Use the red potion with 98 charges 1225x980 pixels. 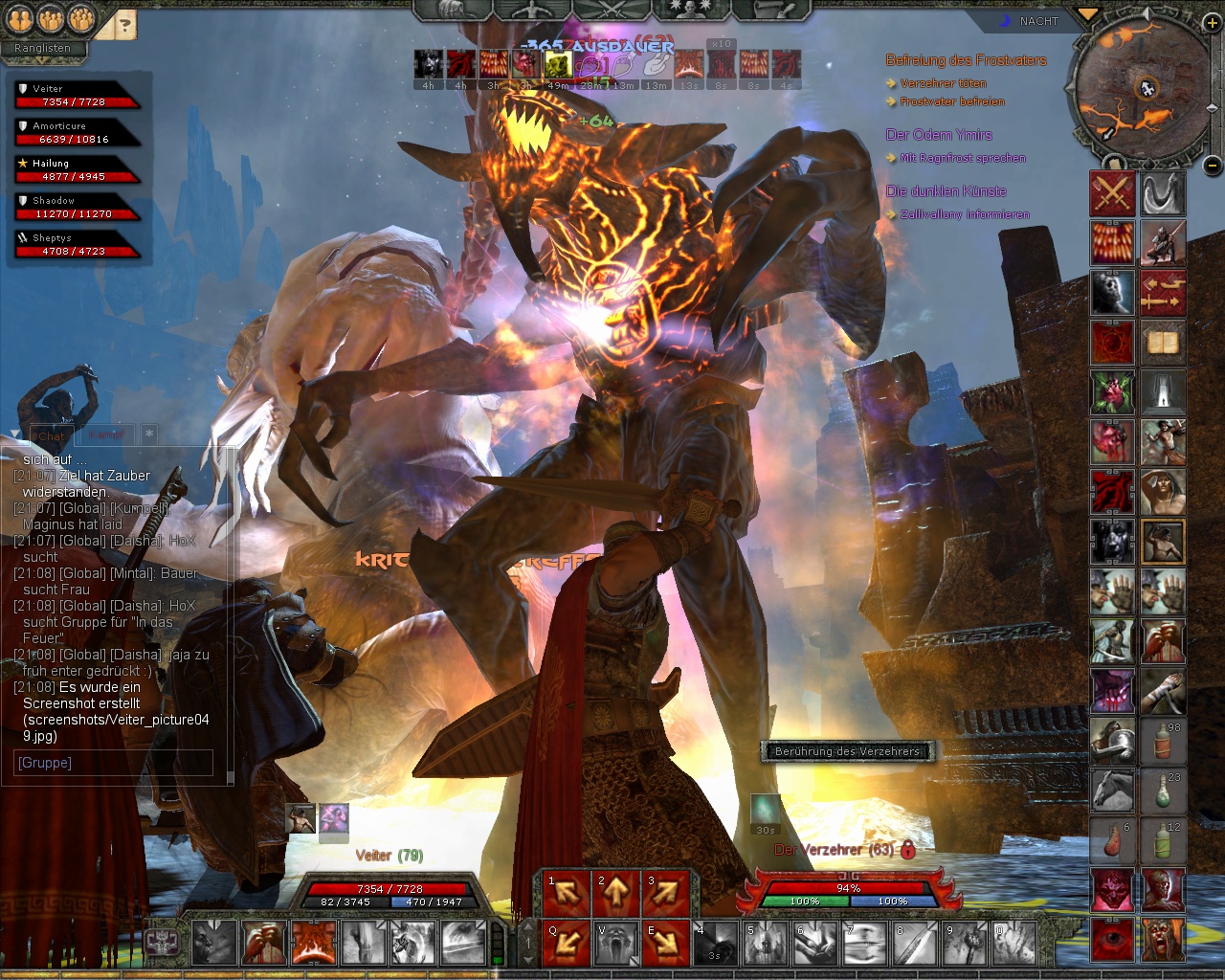pos(1163,741)
